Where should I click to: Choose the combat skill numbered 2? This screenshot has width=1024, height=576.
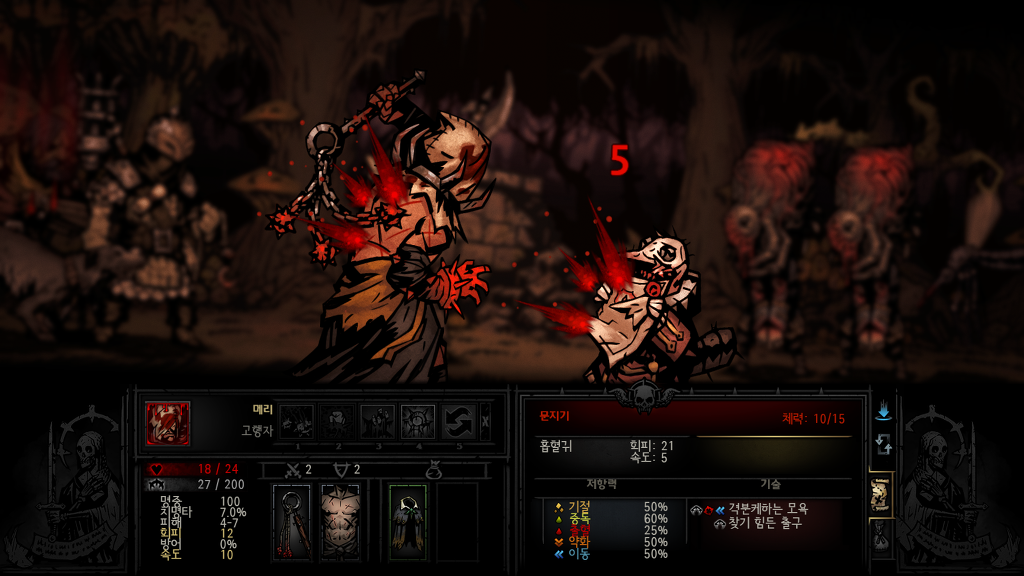(337, 421)
